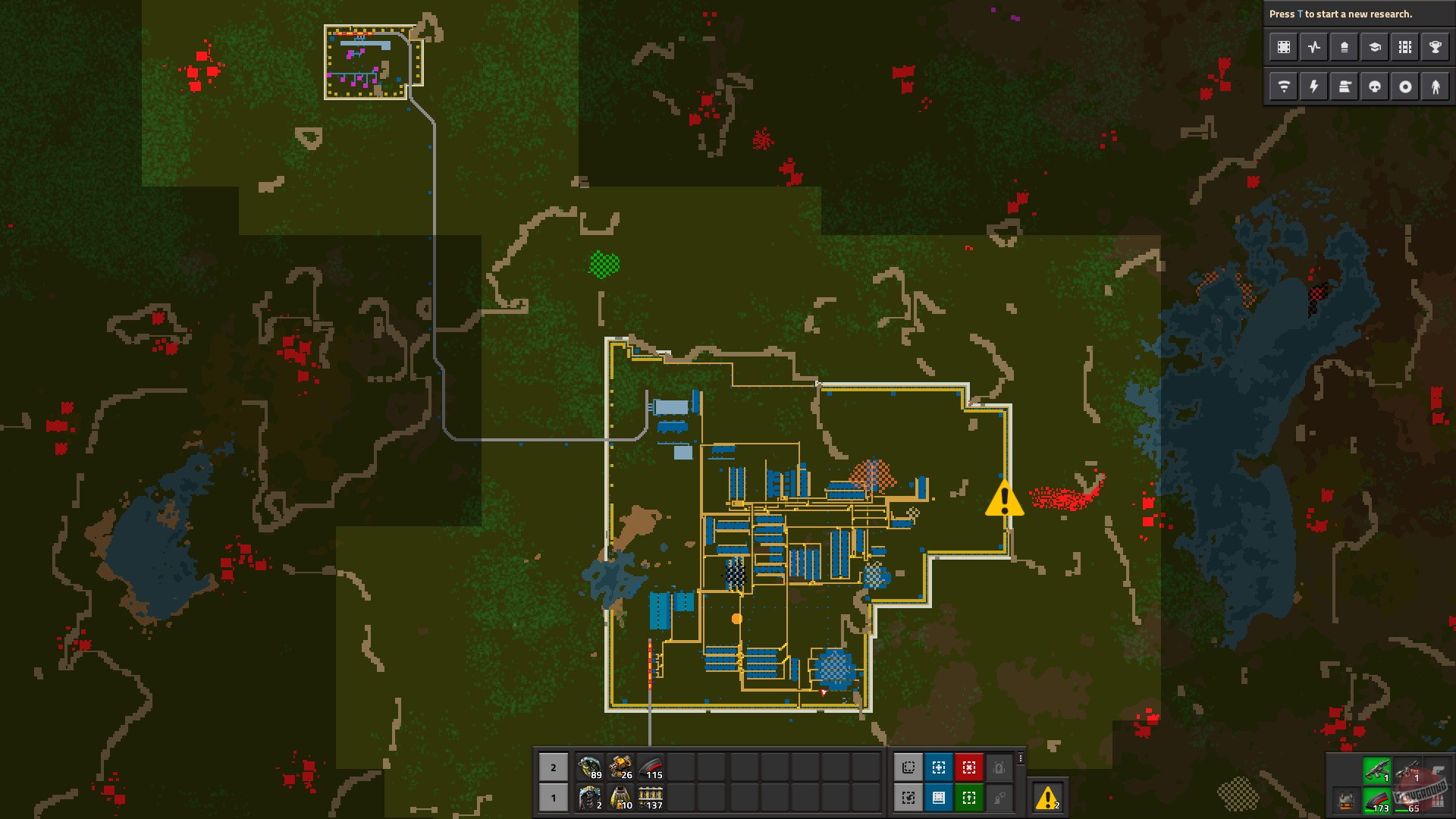Open the train overview
The height and width of the screenshot is (819, 1456).
coord(1404,47)
